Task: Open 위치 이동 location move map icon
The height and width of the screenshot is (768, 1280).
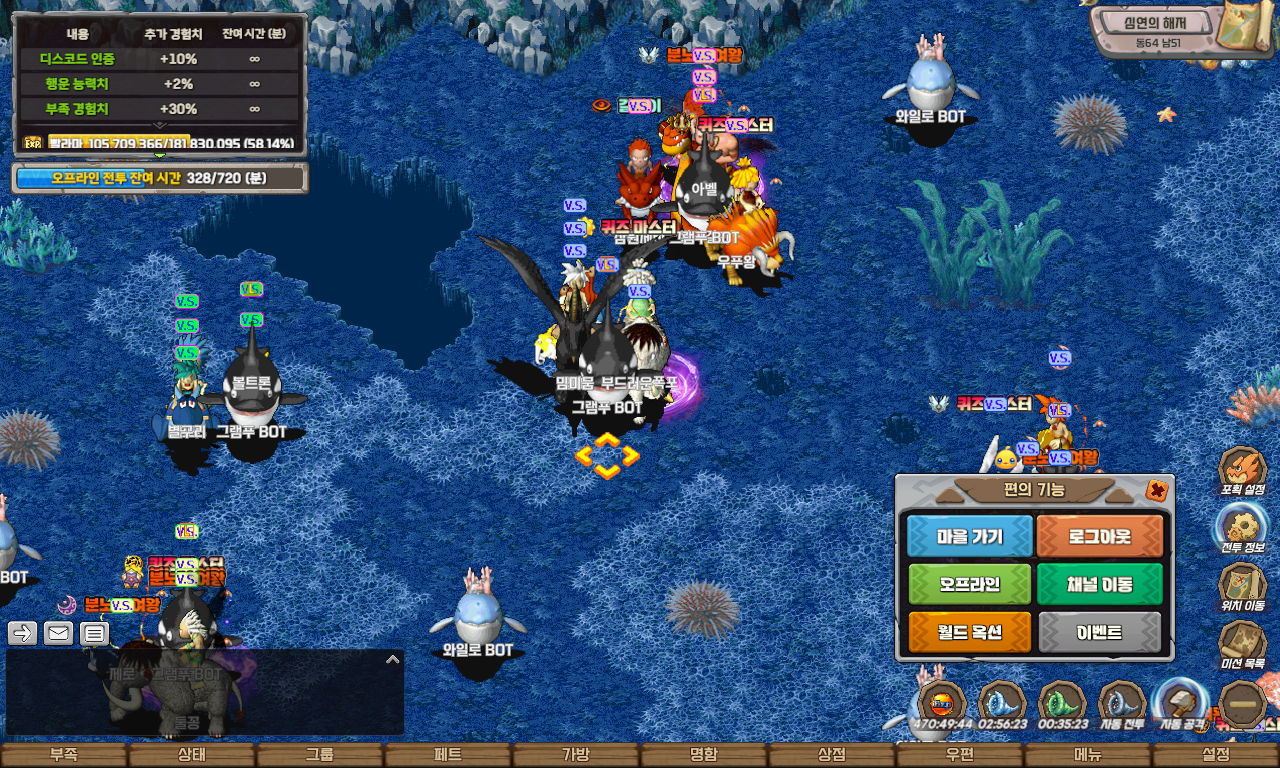Action: coord(1243,585)
